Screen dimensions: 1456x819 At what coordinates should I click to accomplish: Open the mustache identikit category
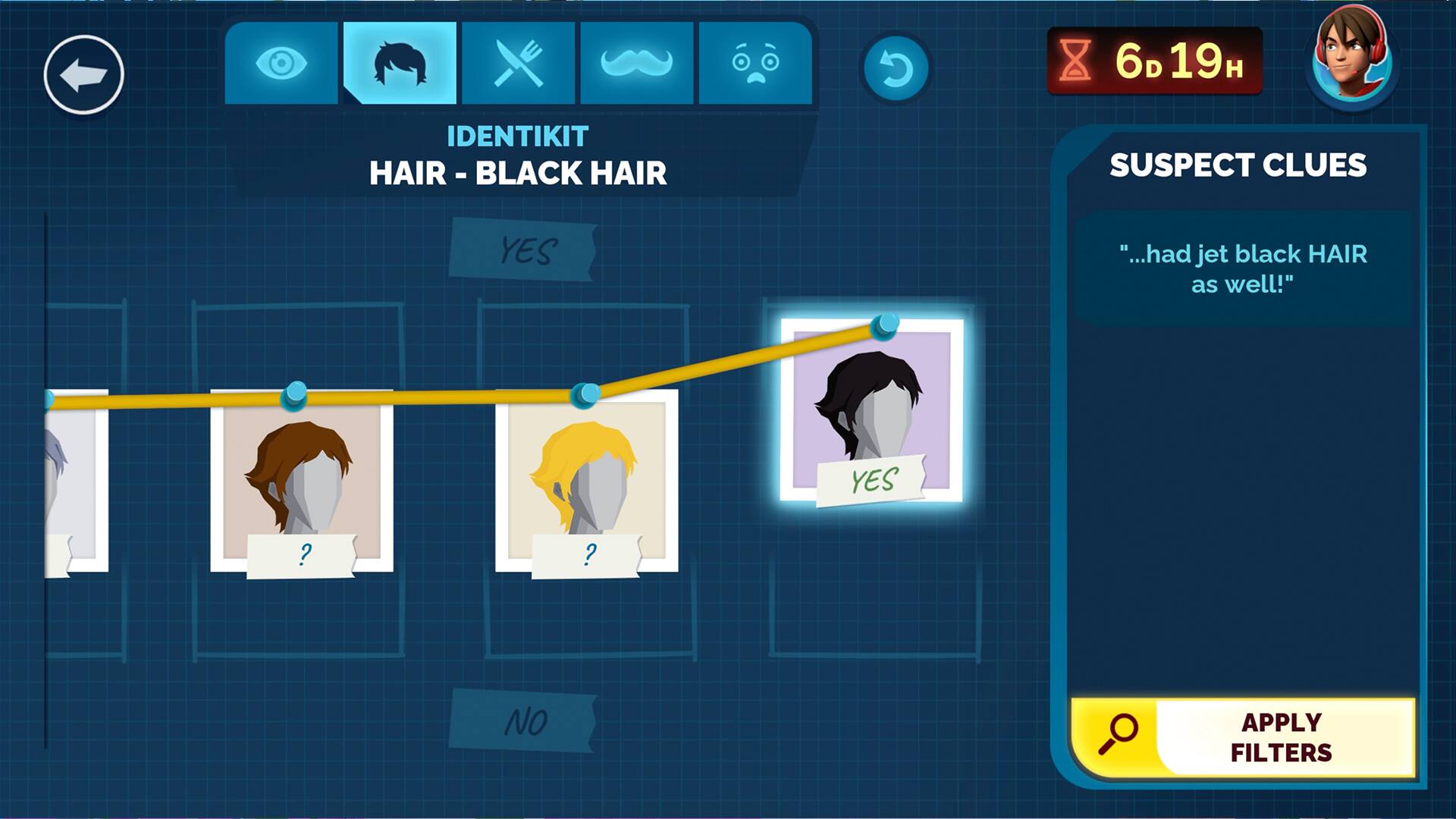[637, 64]
